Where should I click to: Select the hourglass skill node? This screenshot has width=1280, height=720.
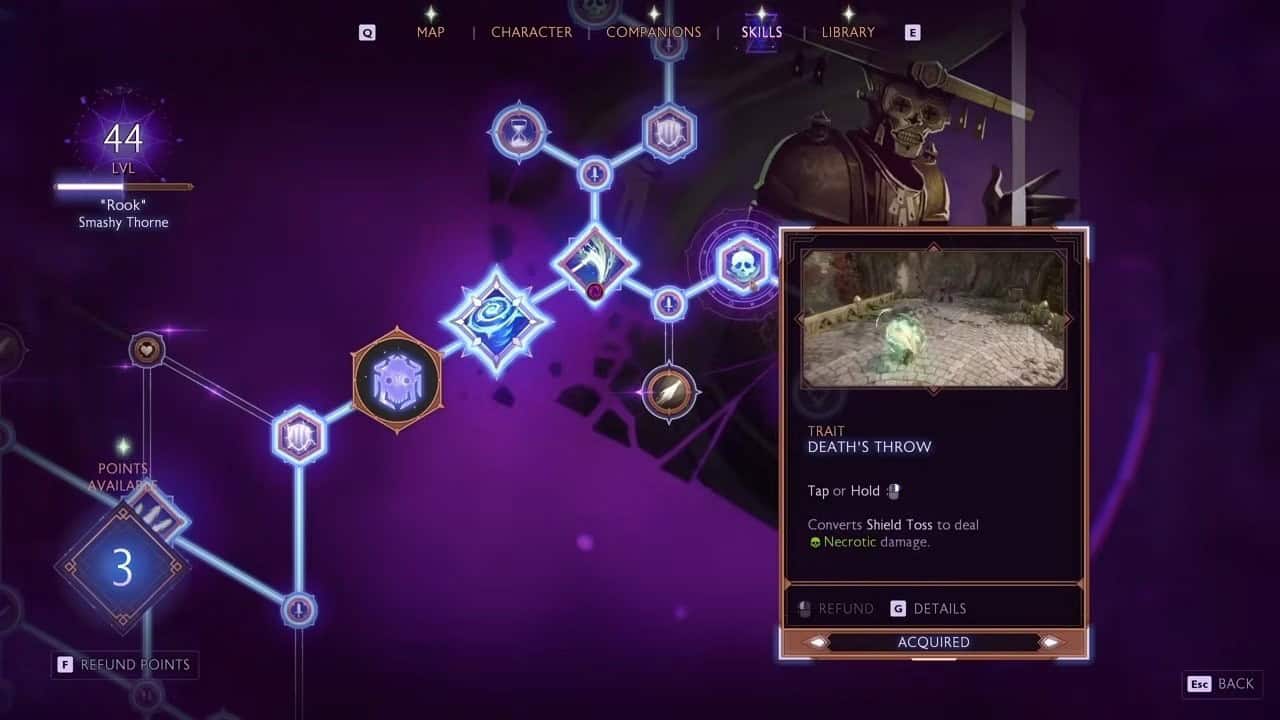pos(517,130)
